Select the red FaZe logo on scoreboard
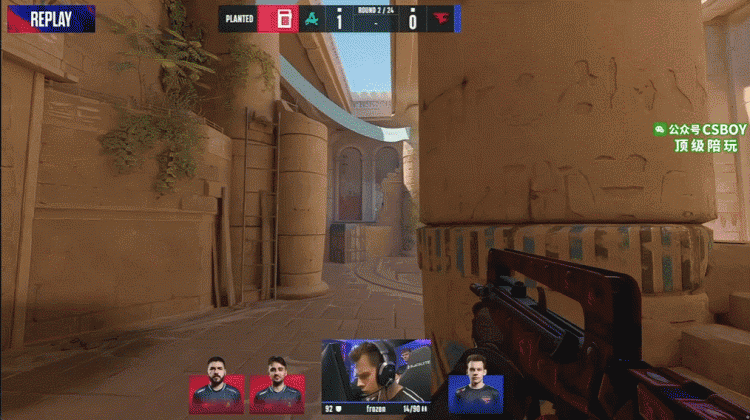Viewport: 750px width, 420px height. pyautogui.click(x=441, y=18)
